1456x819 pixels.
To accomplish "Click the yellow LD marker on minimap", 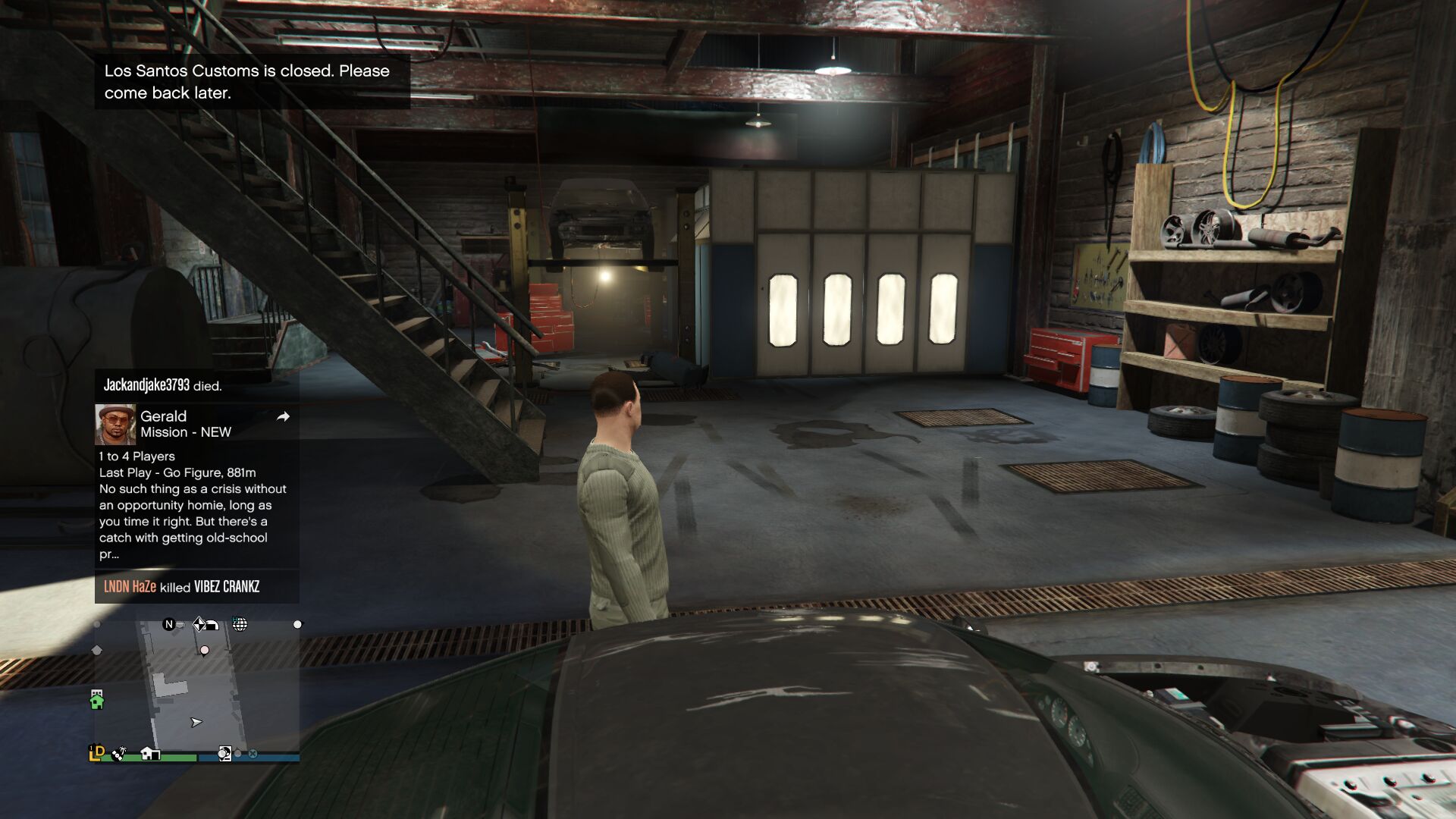I will coord(96,752).
